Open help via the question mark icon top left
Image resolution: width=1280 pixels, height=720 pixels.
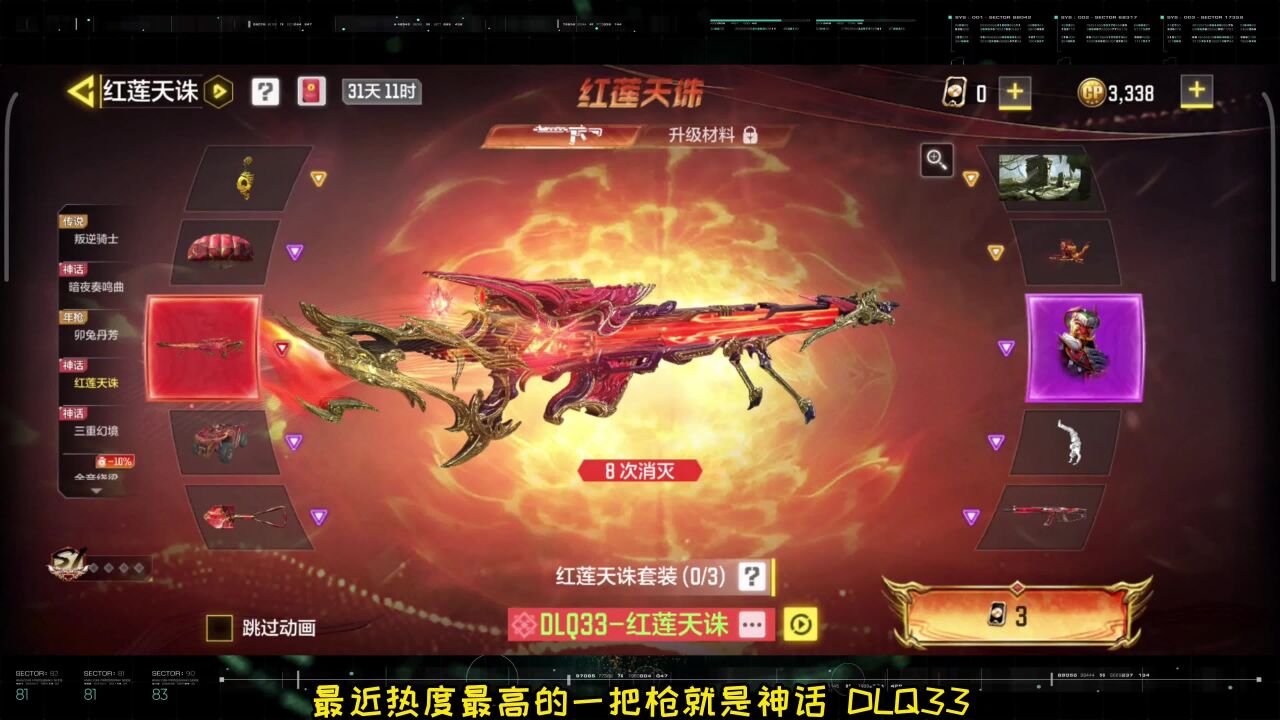[263, 92]
